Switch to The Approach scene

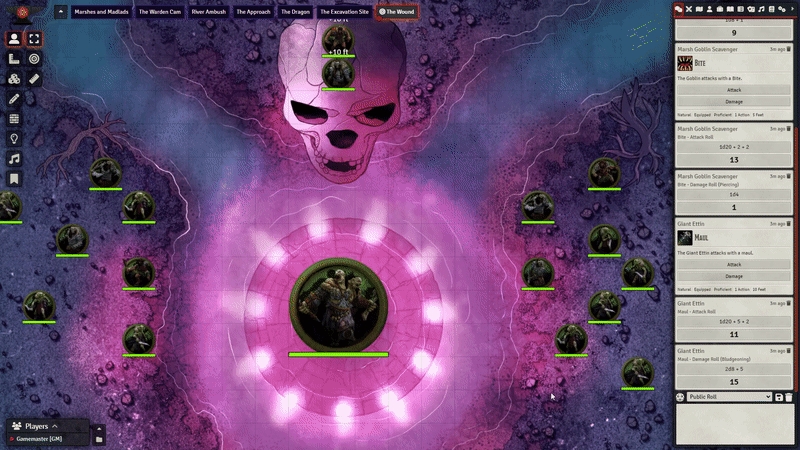253,12
